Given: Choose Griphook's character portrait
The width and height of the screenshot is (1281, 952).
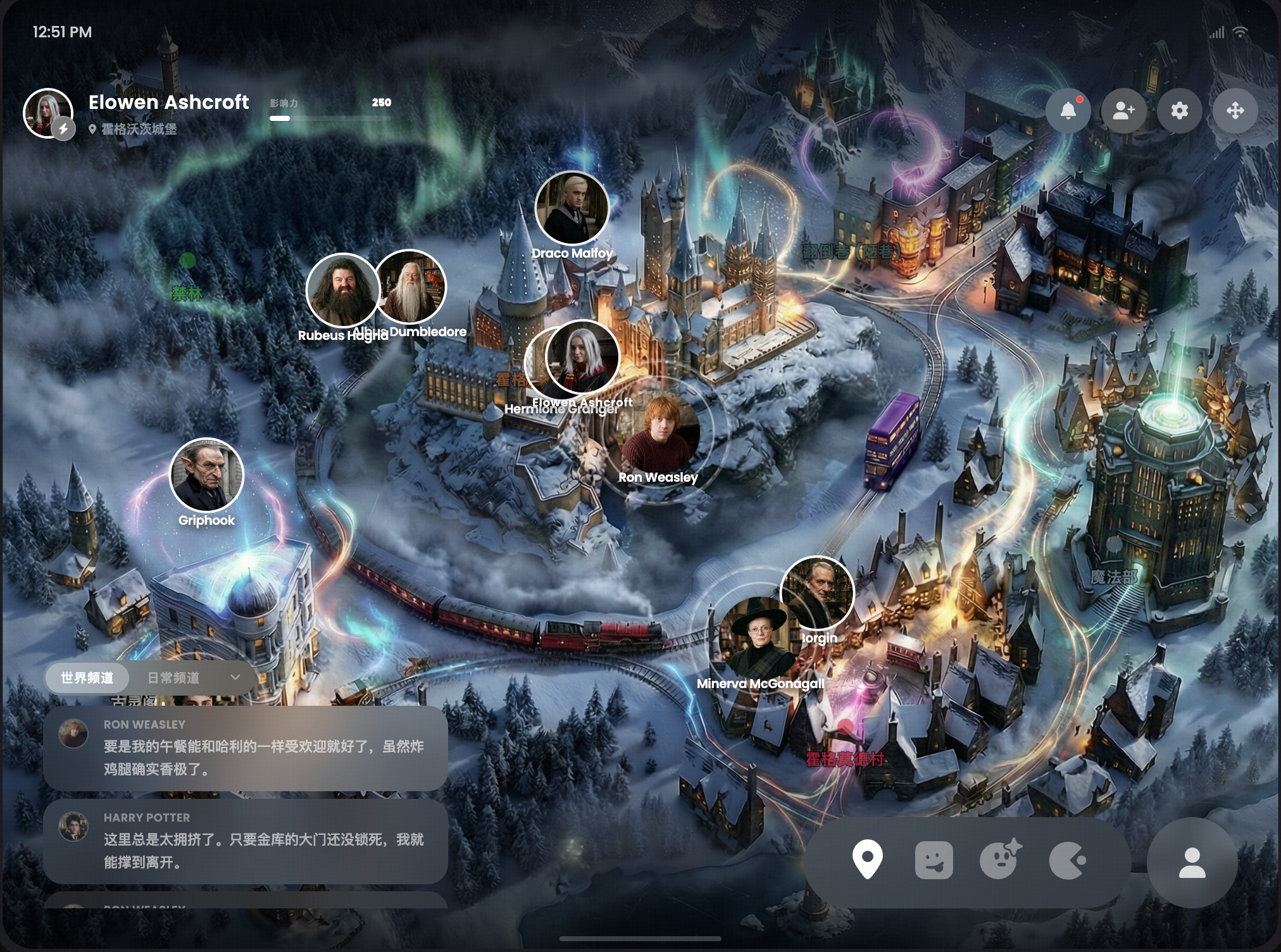Looking at the screenshot, I should [x=206, y=475].
